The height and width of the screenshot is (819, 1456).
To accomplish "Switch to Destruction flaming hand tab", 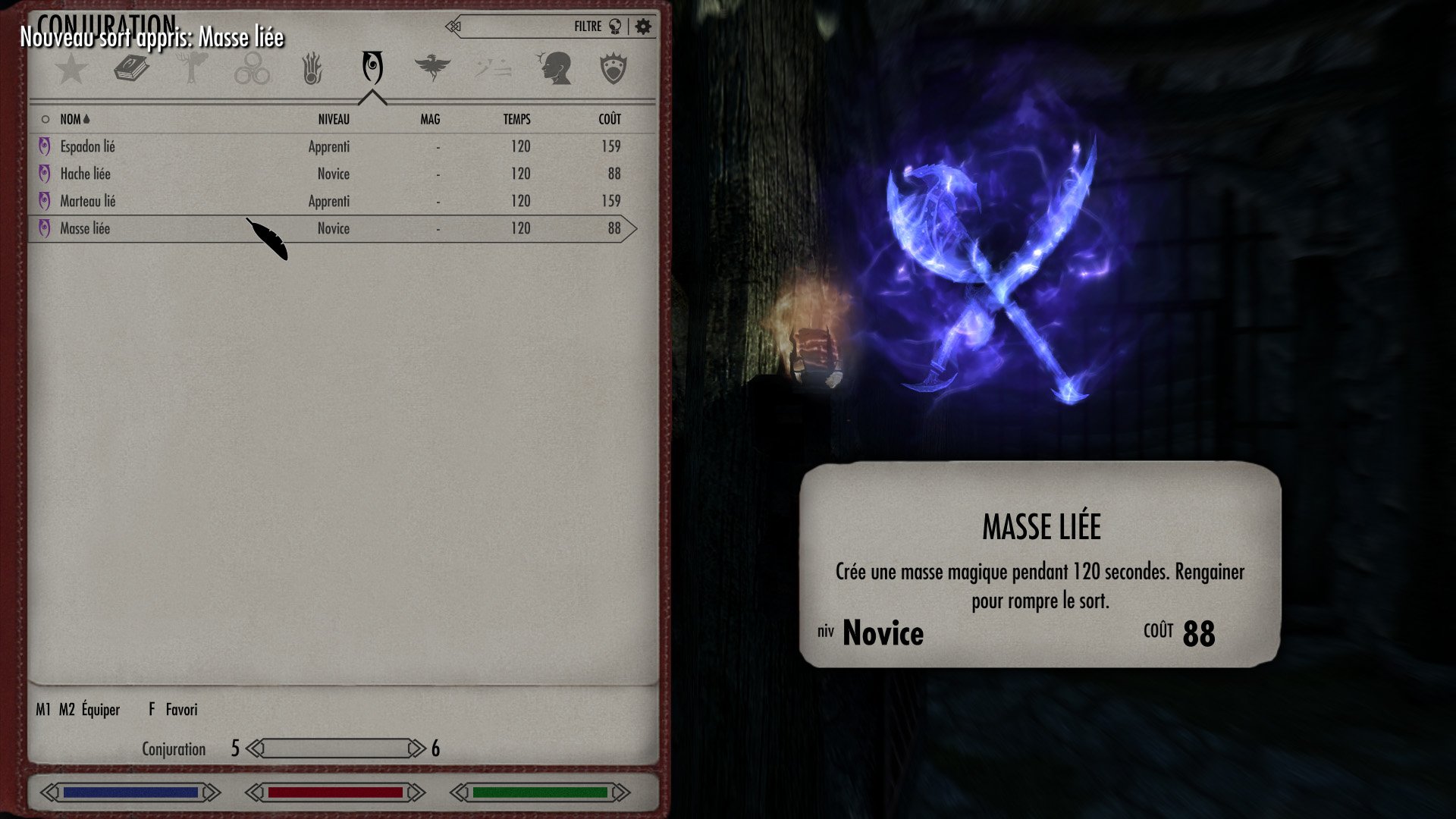I will 312,69.
